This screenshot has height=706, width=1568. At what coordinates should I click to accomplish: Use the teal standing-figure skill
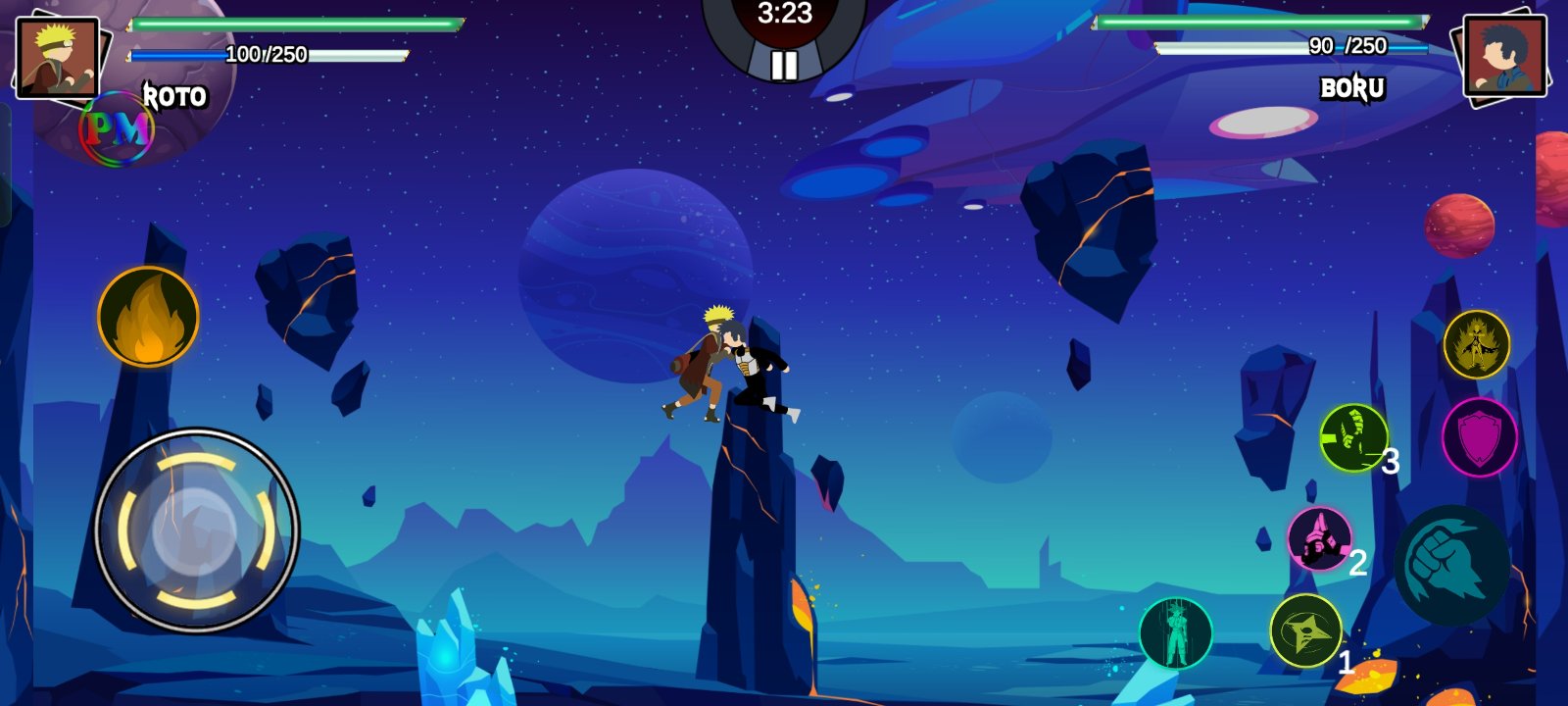point(1175,632)
